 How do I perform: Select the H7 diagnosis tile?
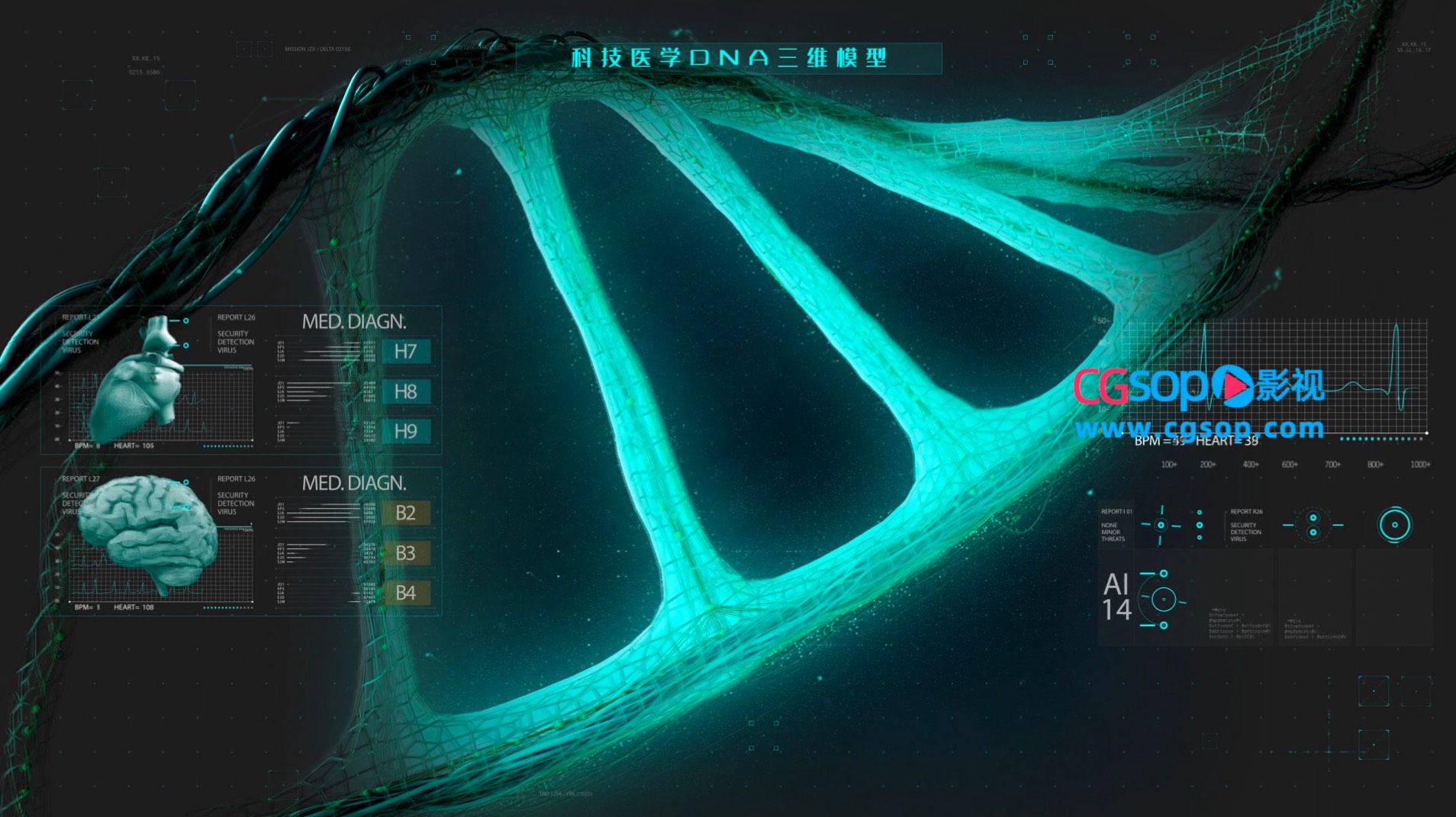405,352
